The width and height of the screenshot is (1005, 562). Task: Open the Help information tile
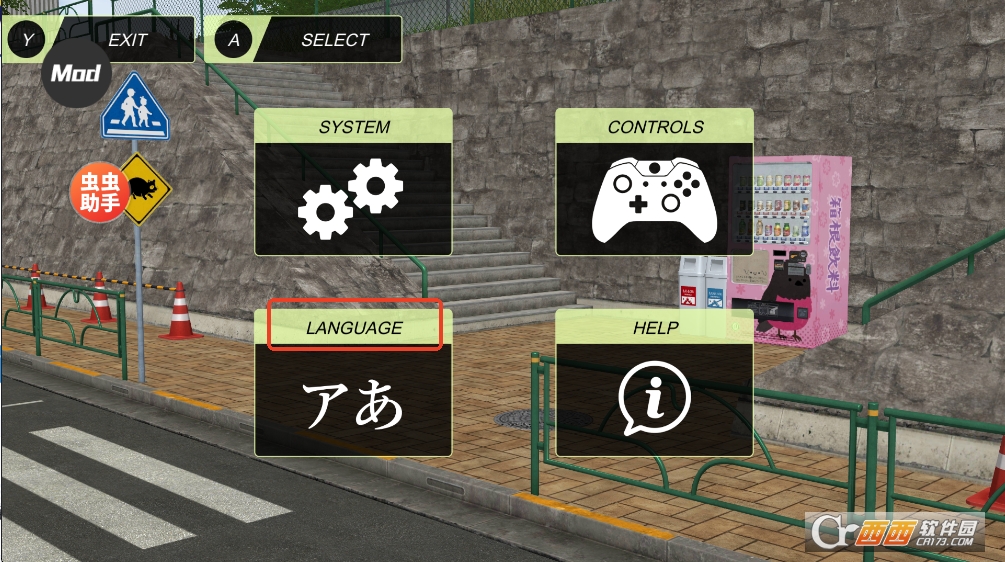[x=654, y=384]
